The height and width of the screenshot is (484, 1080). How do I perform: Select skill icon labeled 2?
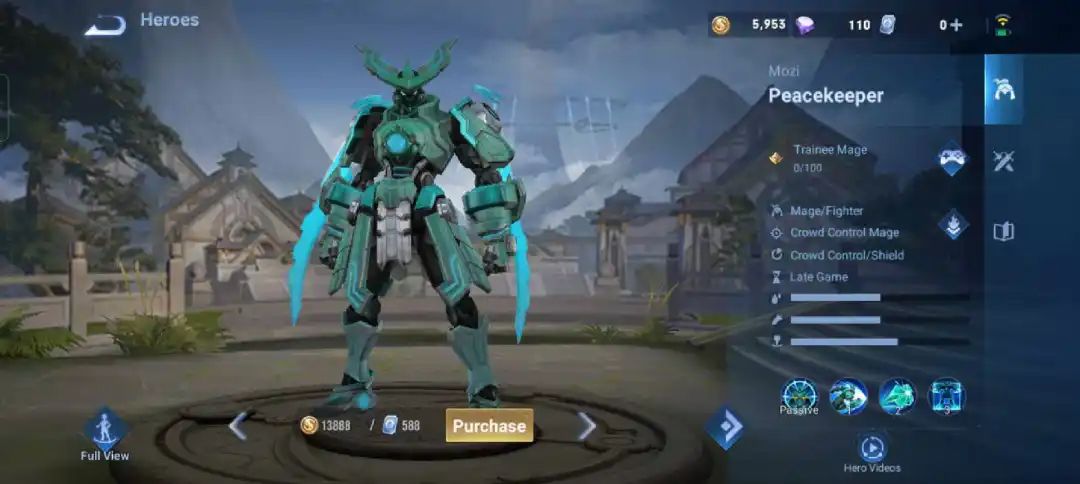click(x=897, y=396)
